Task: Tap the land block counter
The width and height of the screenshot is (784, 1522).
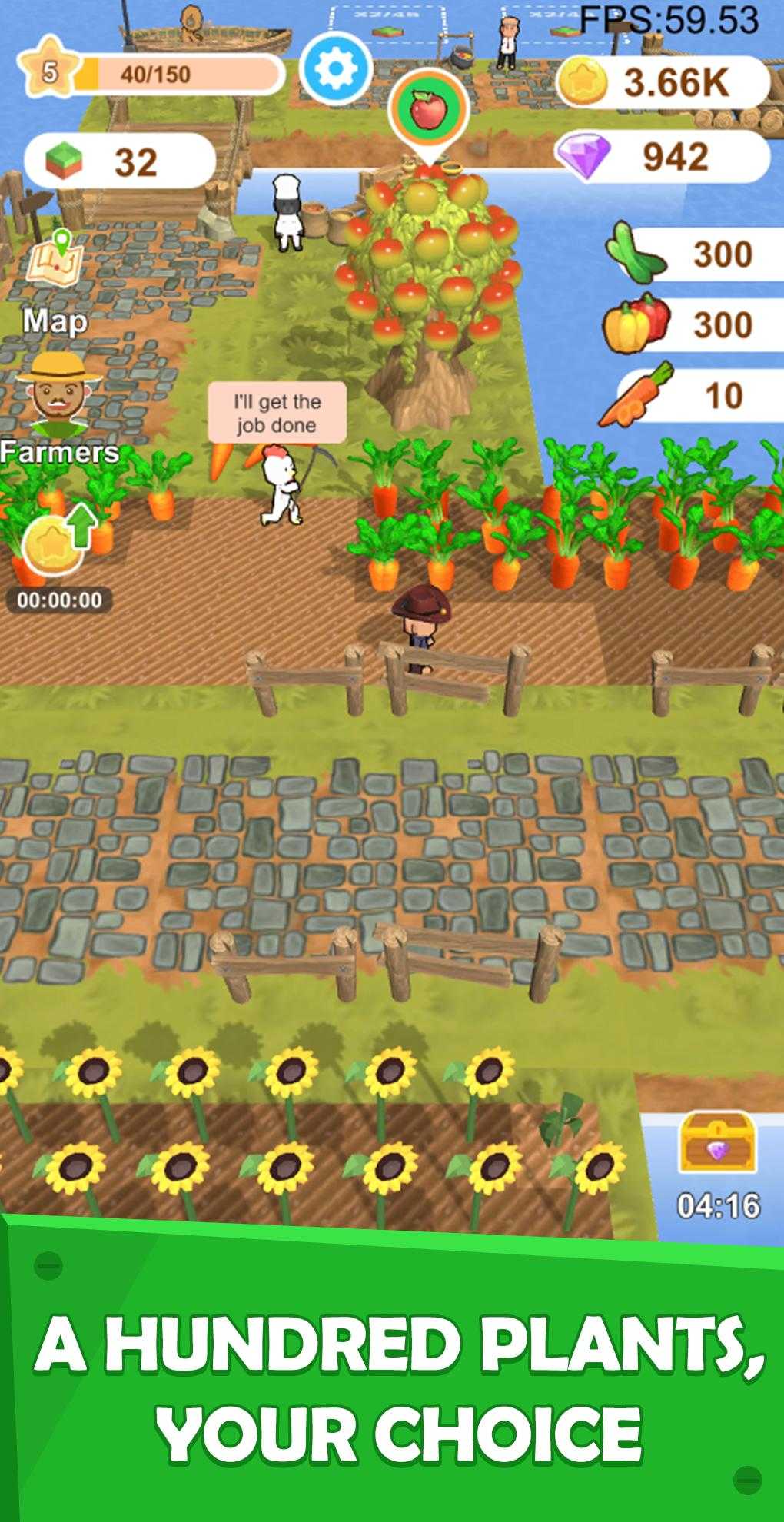Action: coord(119,161)
